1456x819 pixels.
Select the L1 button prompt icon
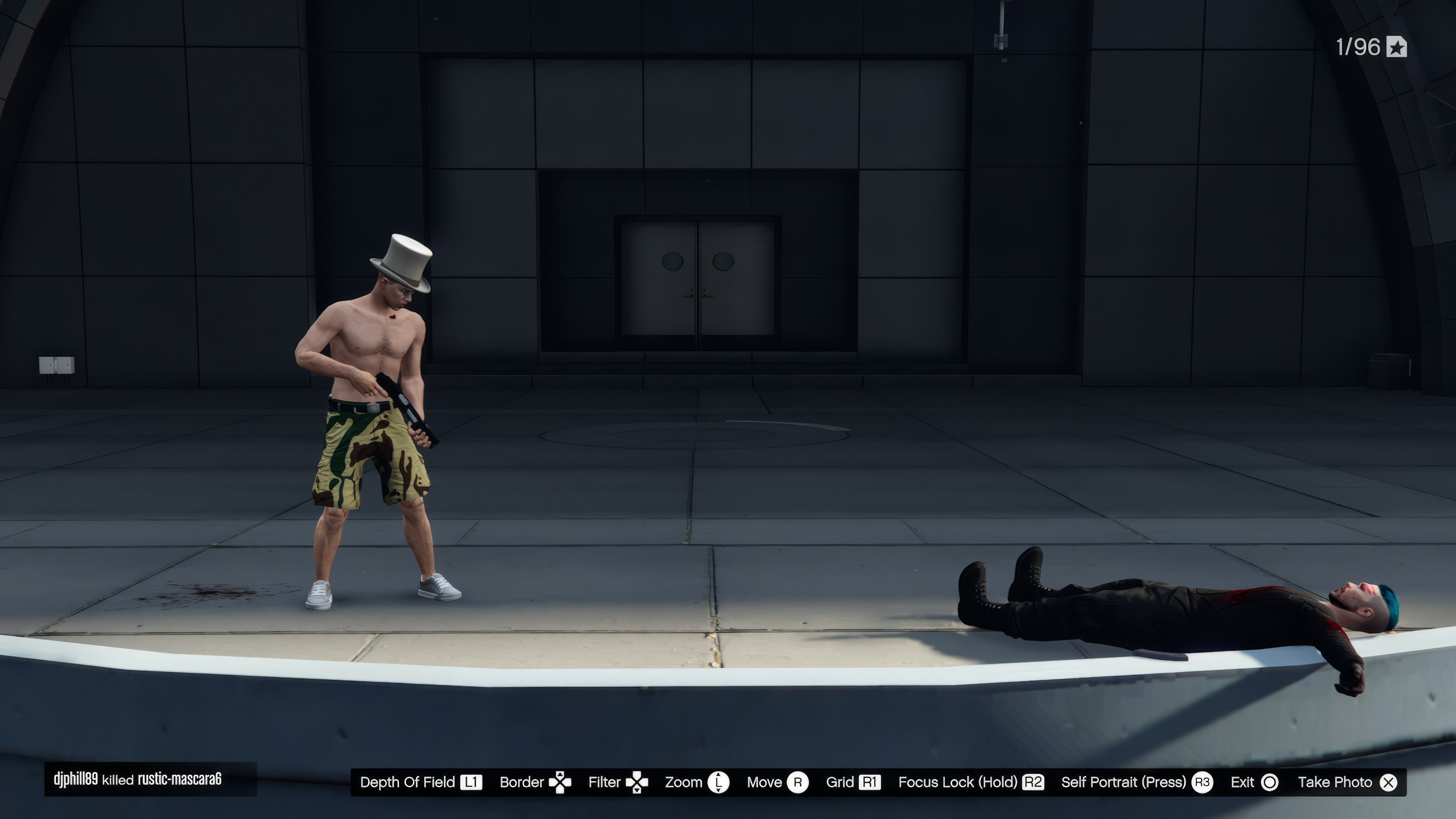(x=471, y=782)
